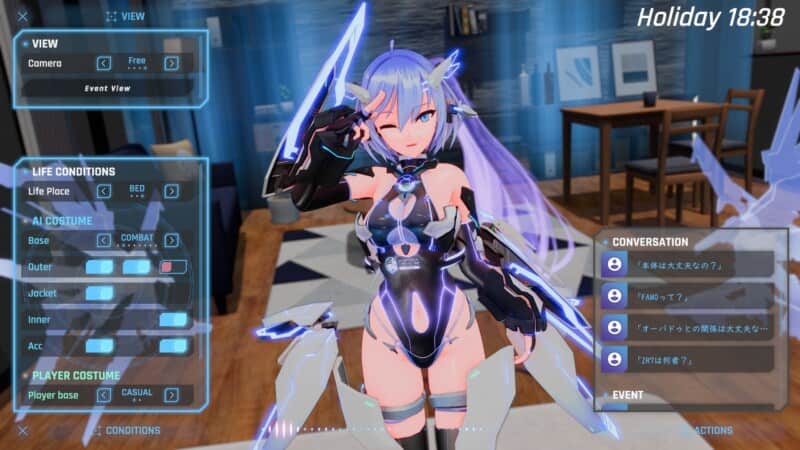
Task: Ask the conversation topic 「本体は大丈夫なの?」
Action: click(688, 265)
